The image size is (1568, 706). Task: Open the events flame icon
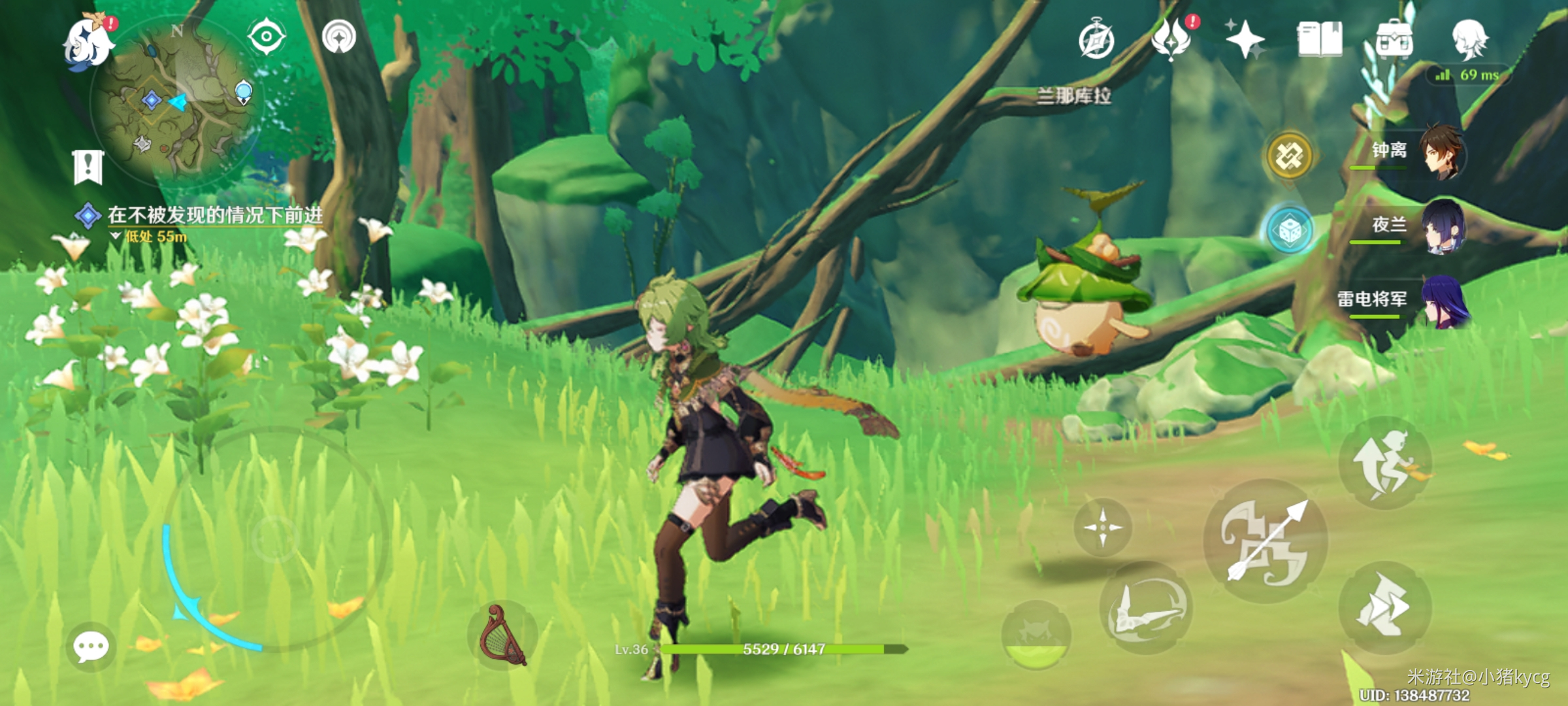pyautogui.click(x=1171, y=39)
